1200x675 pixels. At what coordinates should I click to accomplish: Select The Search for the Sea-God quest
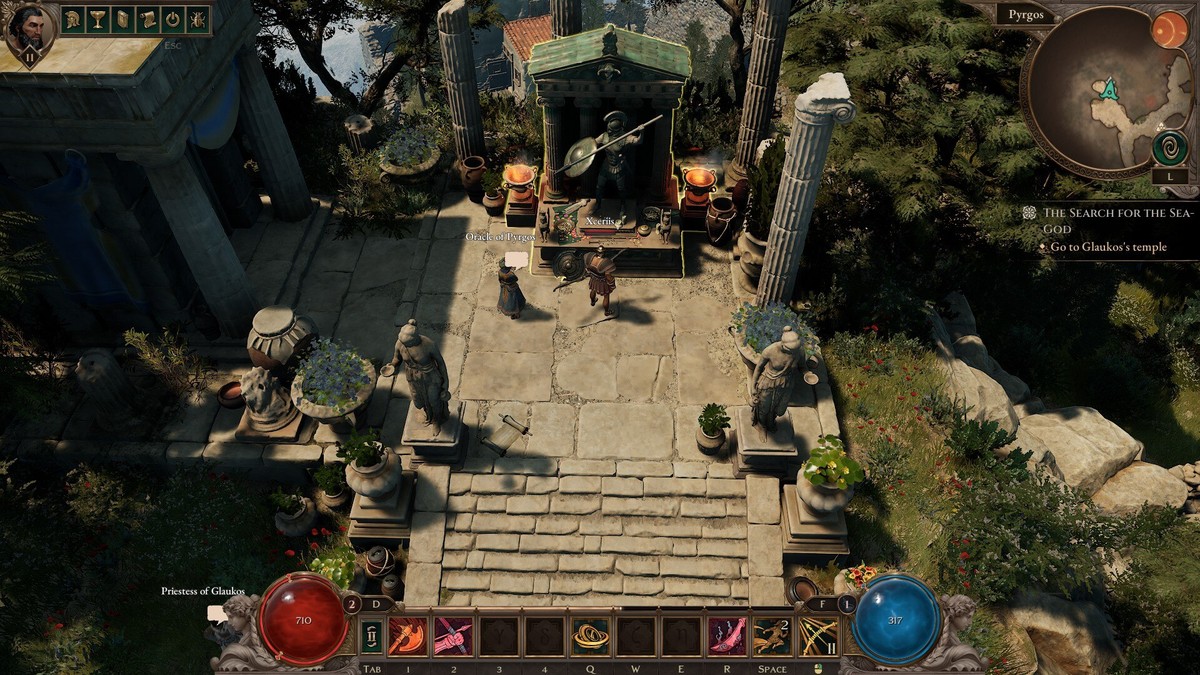click(1112, 220)
